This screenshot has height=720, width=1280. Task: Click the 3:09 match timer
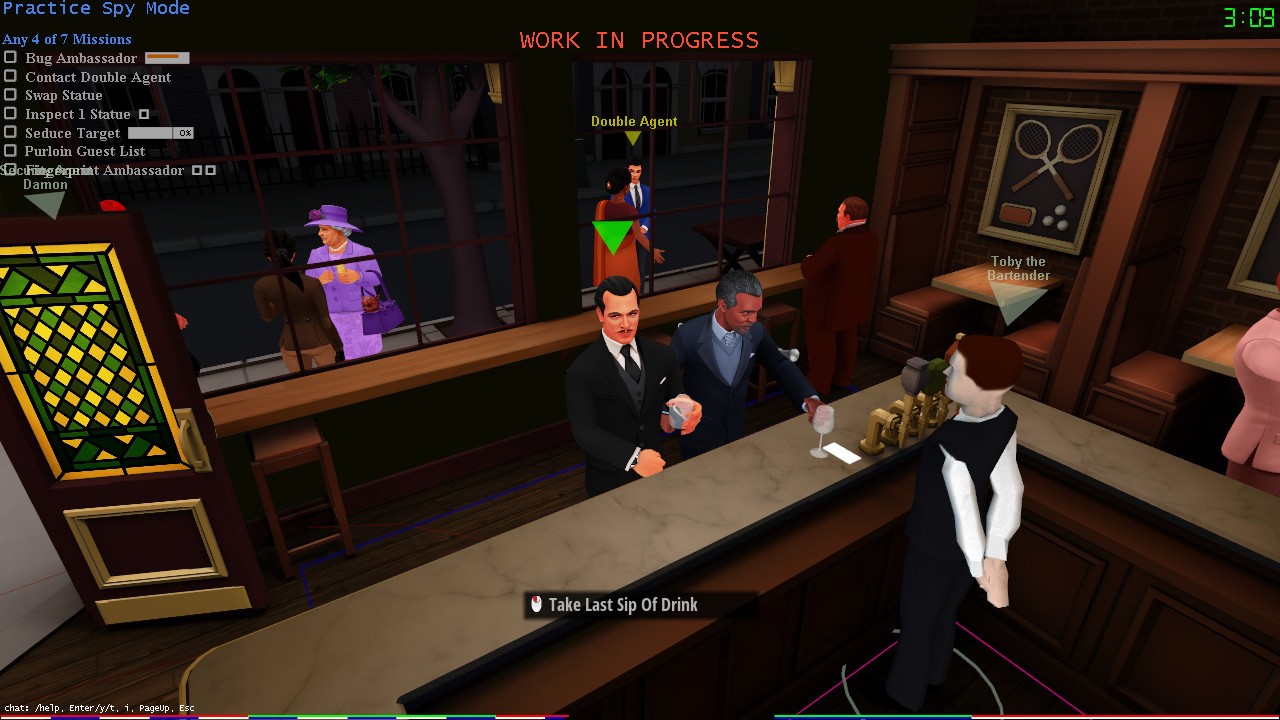(1251, 16)
